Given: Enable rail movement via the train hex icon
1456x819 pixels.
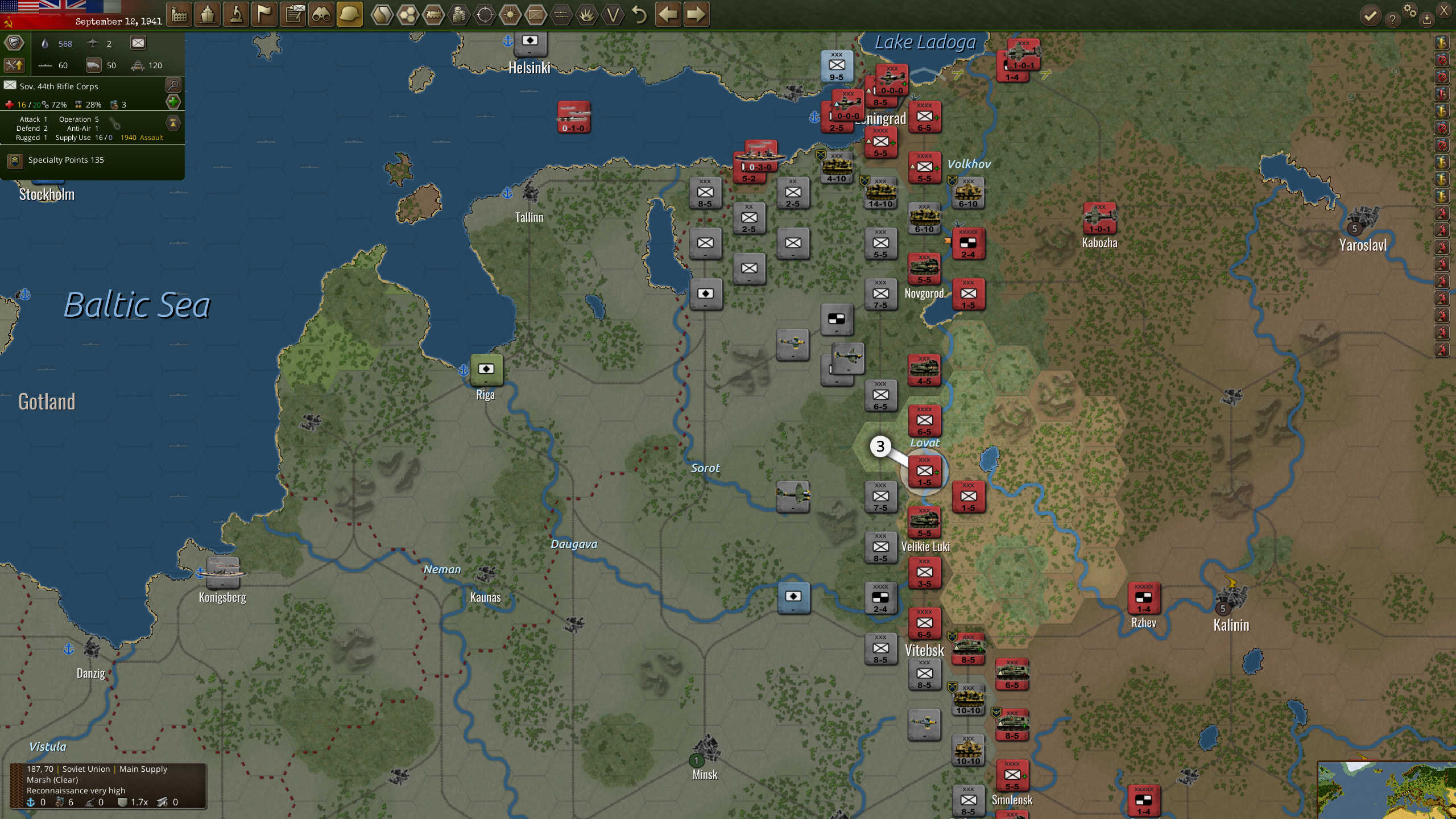Looking at the screenshot, I should coord(434,15).
